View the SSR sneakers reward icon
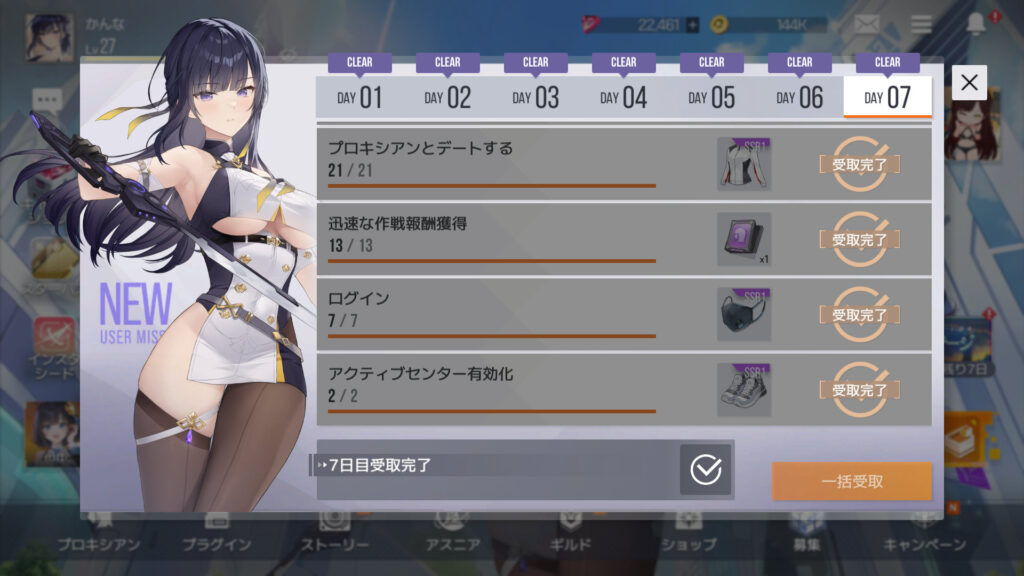 coord(743,390)
